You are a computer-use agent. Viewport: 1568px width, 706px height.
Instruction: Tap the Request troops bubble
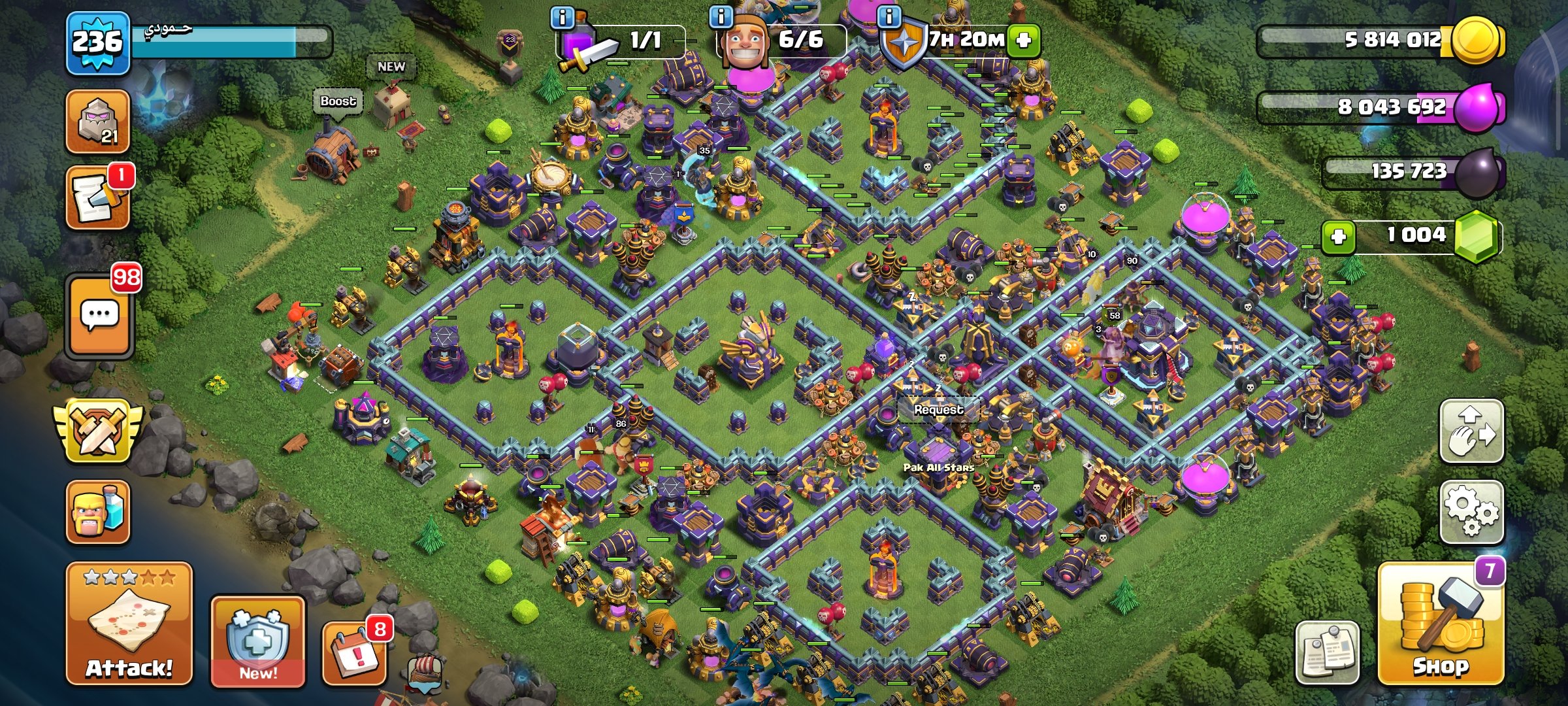938,410
